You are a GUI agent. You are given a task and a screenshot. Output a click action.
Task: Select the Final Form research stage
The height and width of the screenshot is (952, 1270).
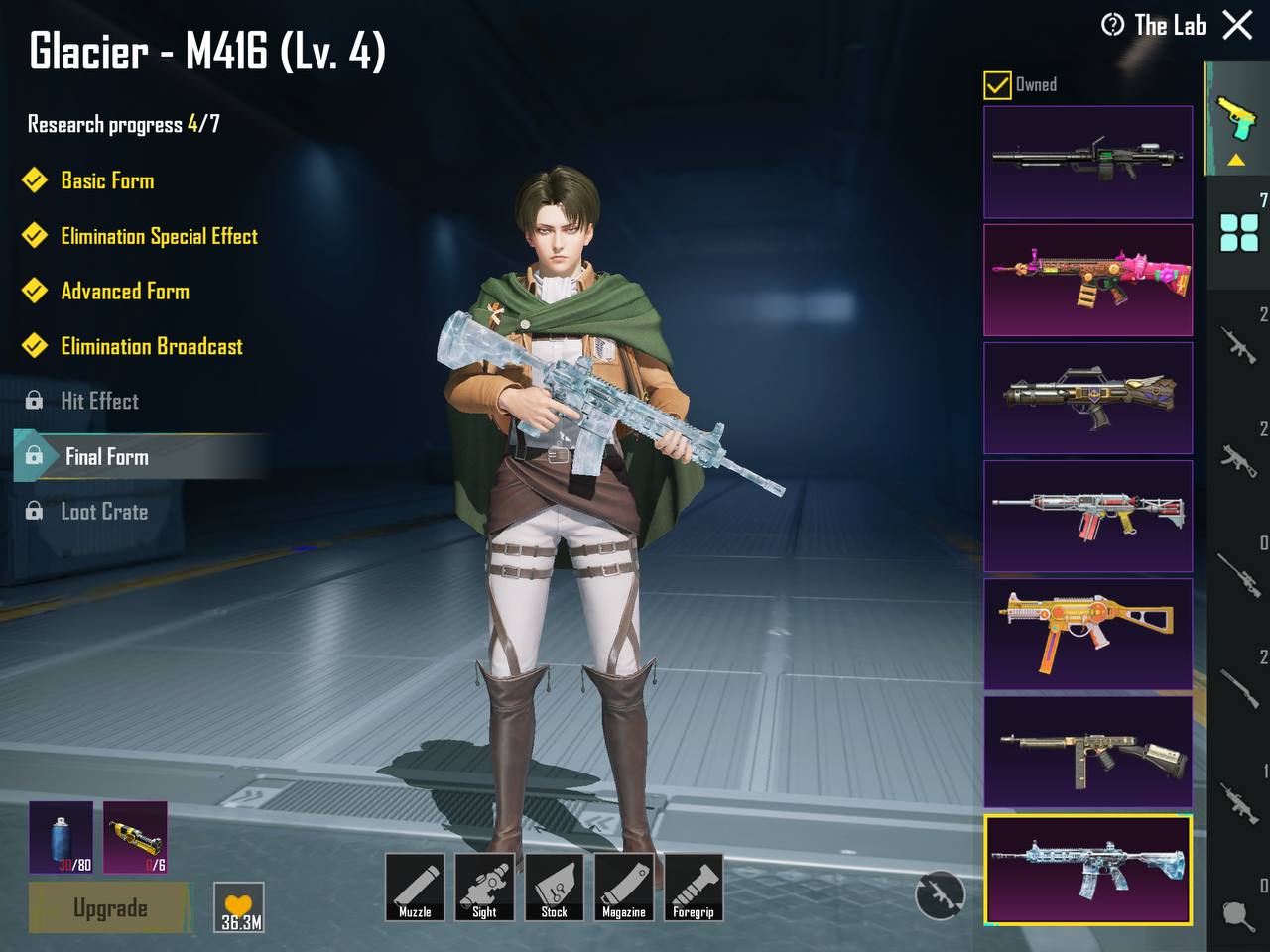point(106,456)
